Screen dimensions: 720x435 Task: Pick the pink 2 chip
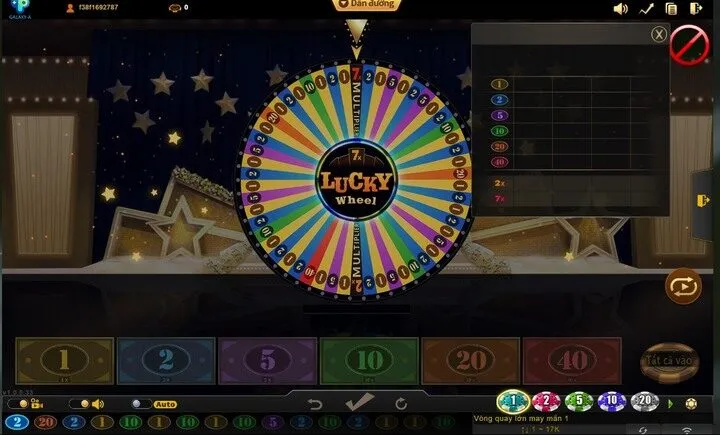(x=546, y=401)
